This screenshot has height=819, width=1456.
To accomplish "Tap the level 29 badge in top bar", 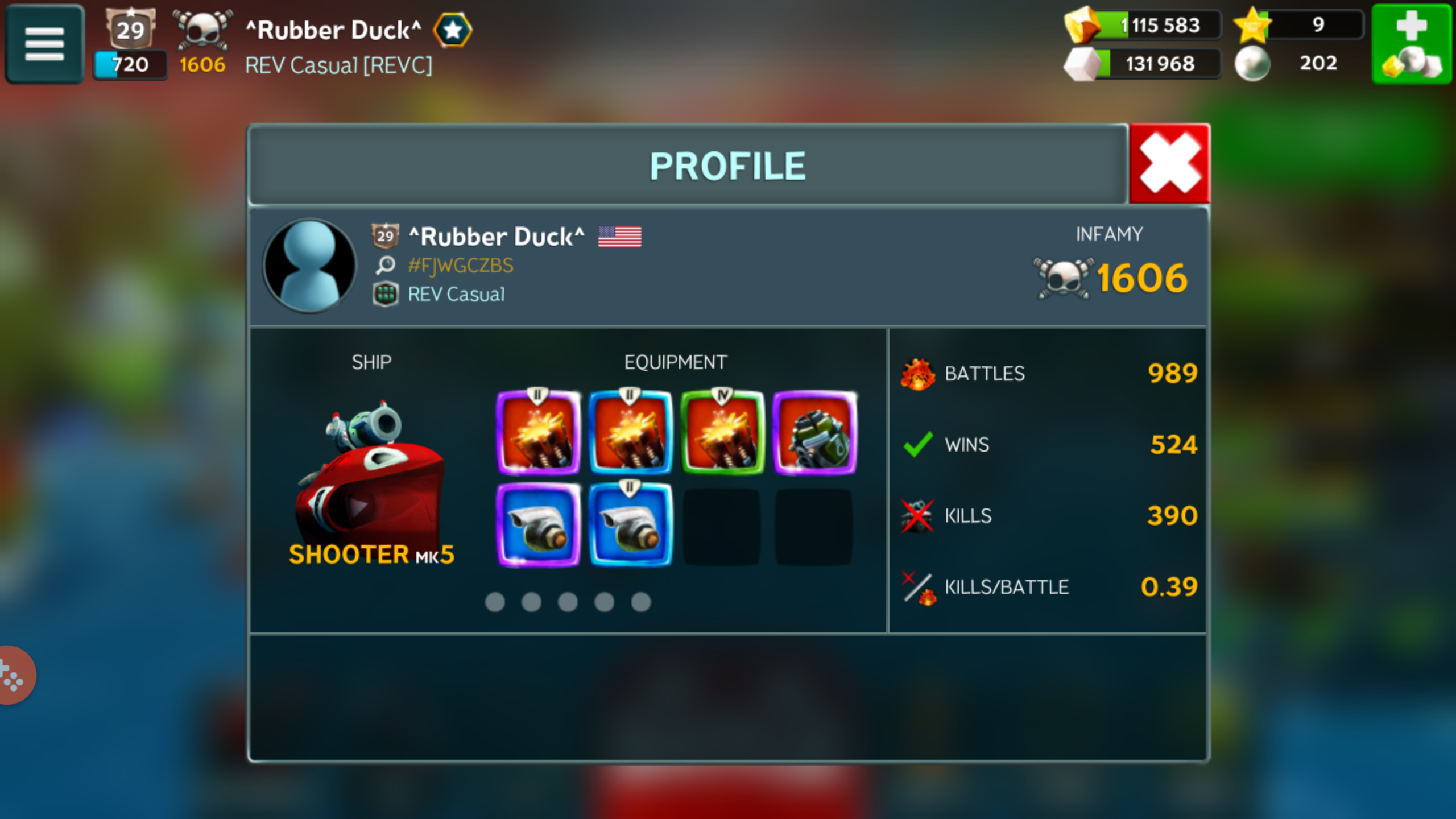I will [130, 28].
